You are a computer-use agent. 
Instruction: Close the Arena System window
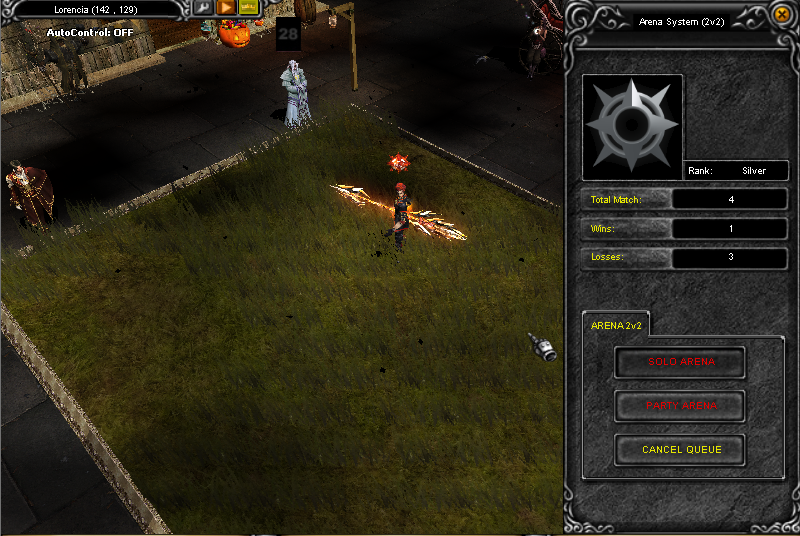click(782, 15)
